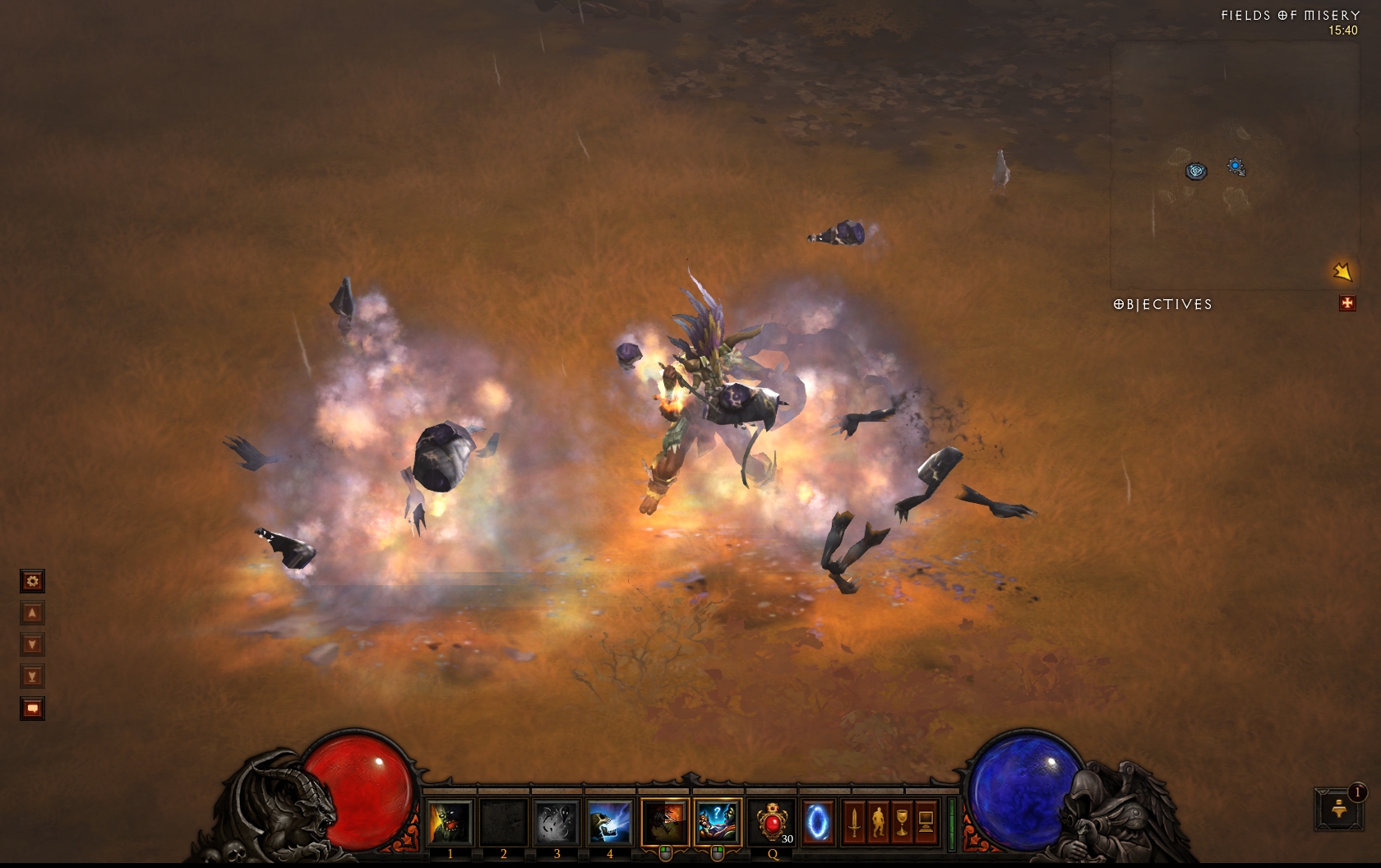Open the skills menu sword button
This screenshot has height=868, width=1381.
(855, 822)
